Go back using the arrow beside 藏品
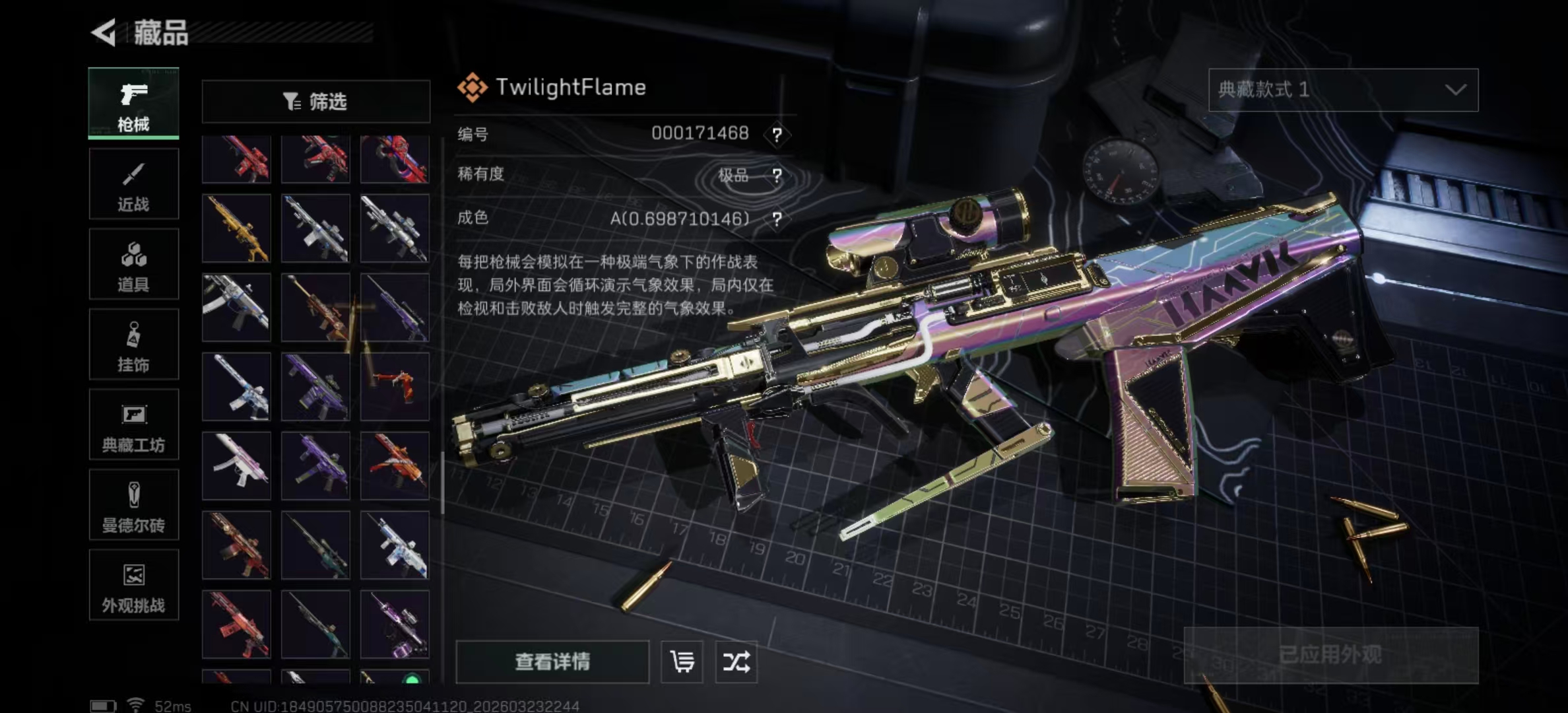The width and height of the screenshot is (1568, 713). 104,32
